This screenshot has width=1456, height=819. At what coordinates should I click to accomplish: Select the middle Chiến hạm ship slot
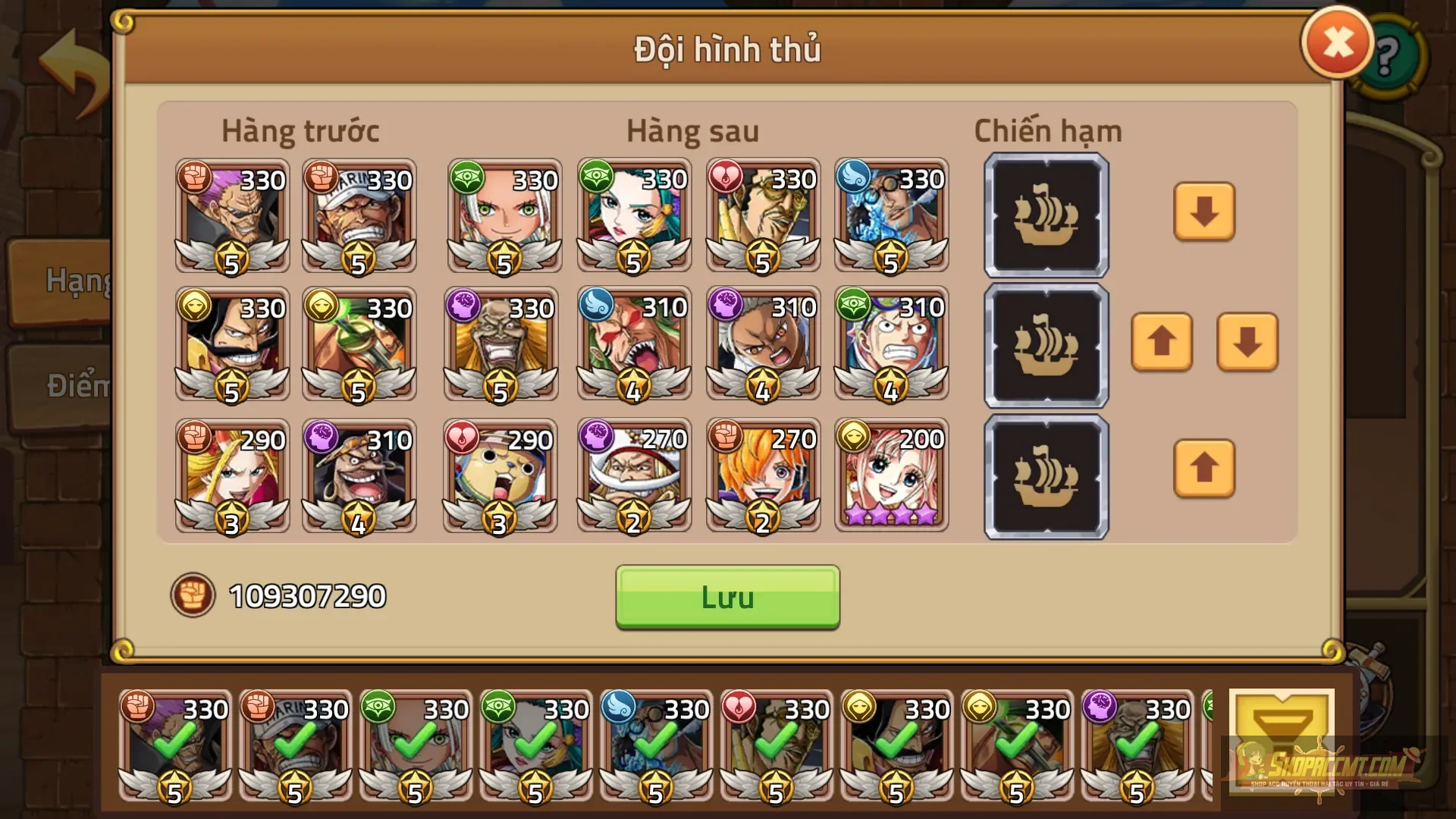tap(1045, 345)
